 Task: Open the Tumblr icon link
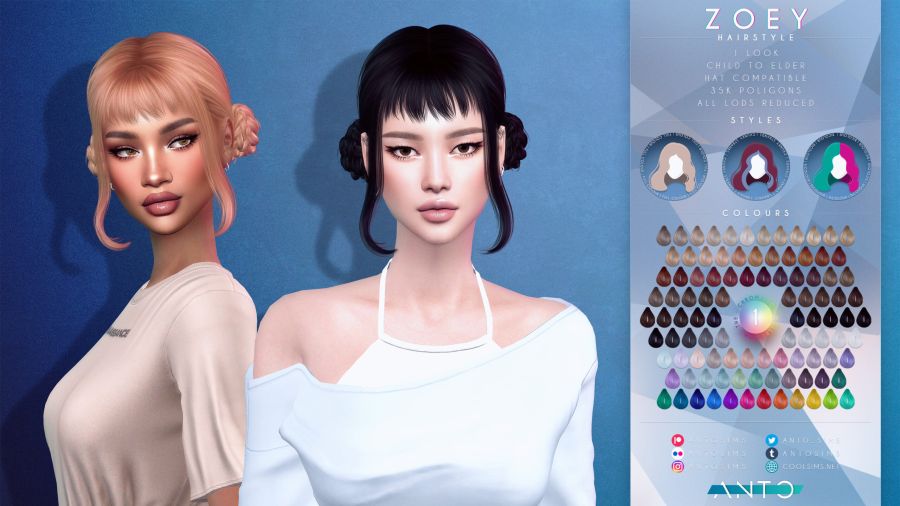[771, 452]
